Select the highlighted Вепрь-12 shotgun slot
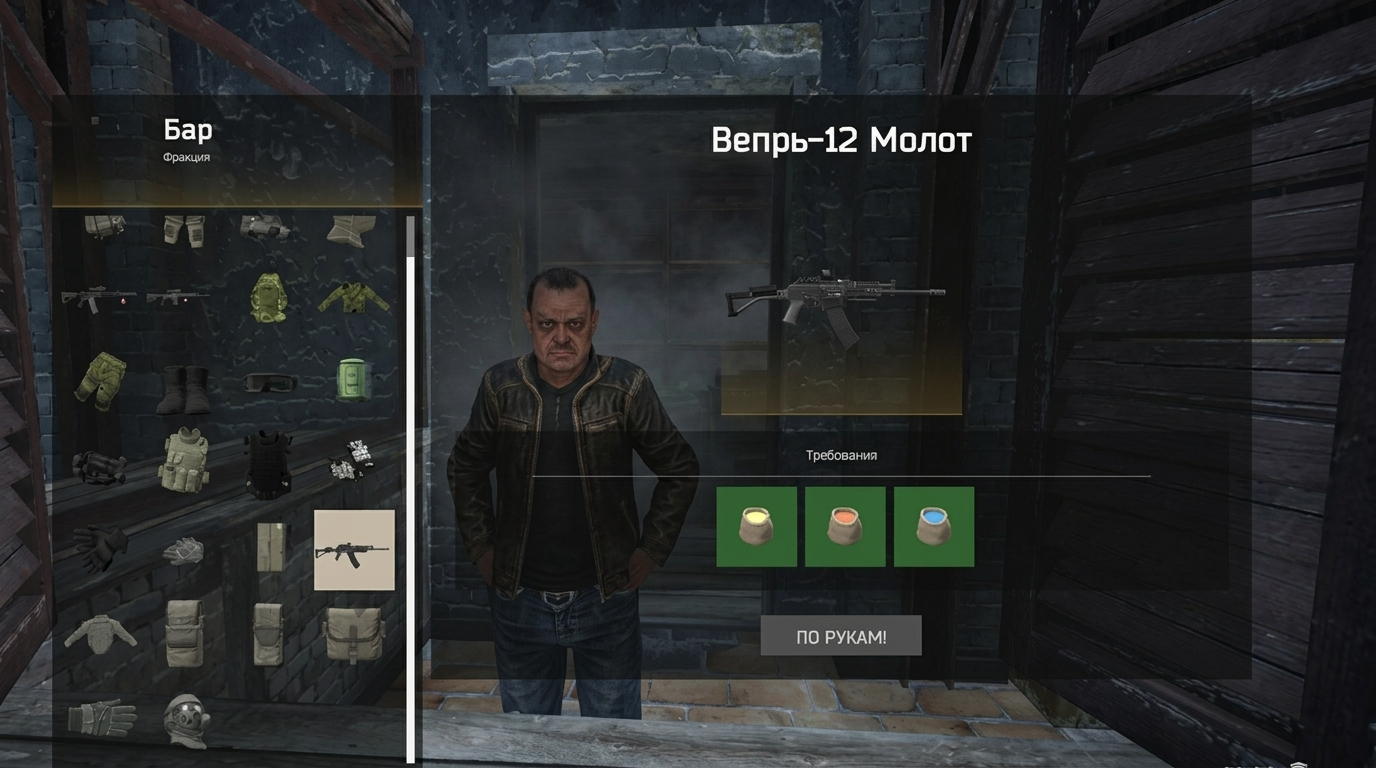Viewport: 1376px width, 768px height. (x=354, y=550)
